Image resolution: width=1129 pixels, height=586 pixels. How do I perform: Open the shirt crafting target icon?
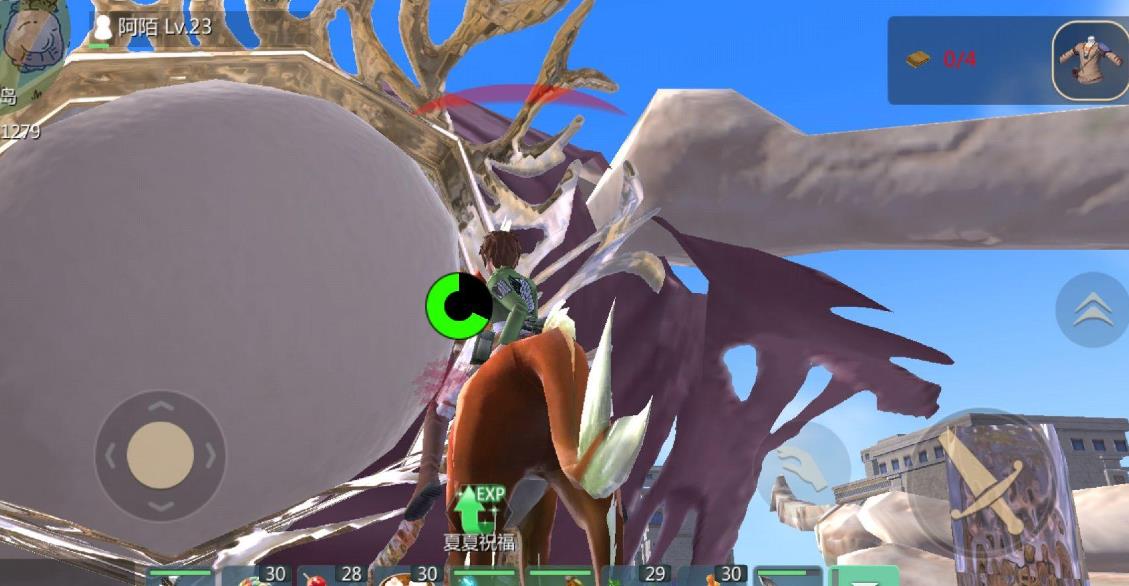tap(1090, 59)
